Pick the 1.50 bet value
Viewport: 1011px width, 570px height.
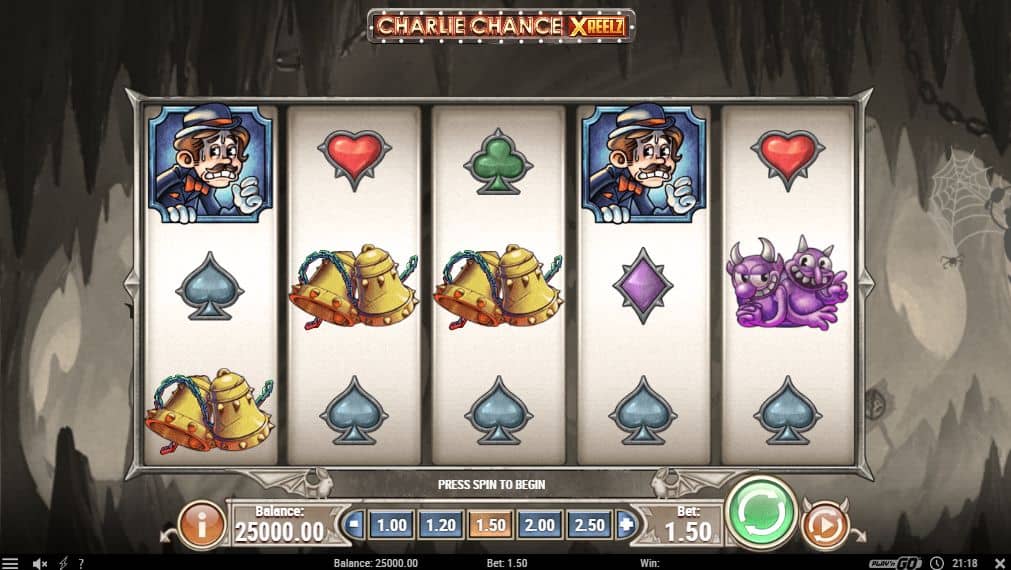coord(490,524)
